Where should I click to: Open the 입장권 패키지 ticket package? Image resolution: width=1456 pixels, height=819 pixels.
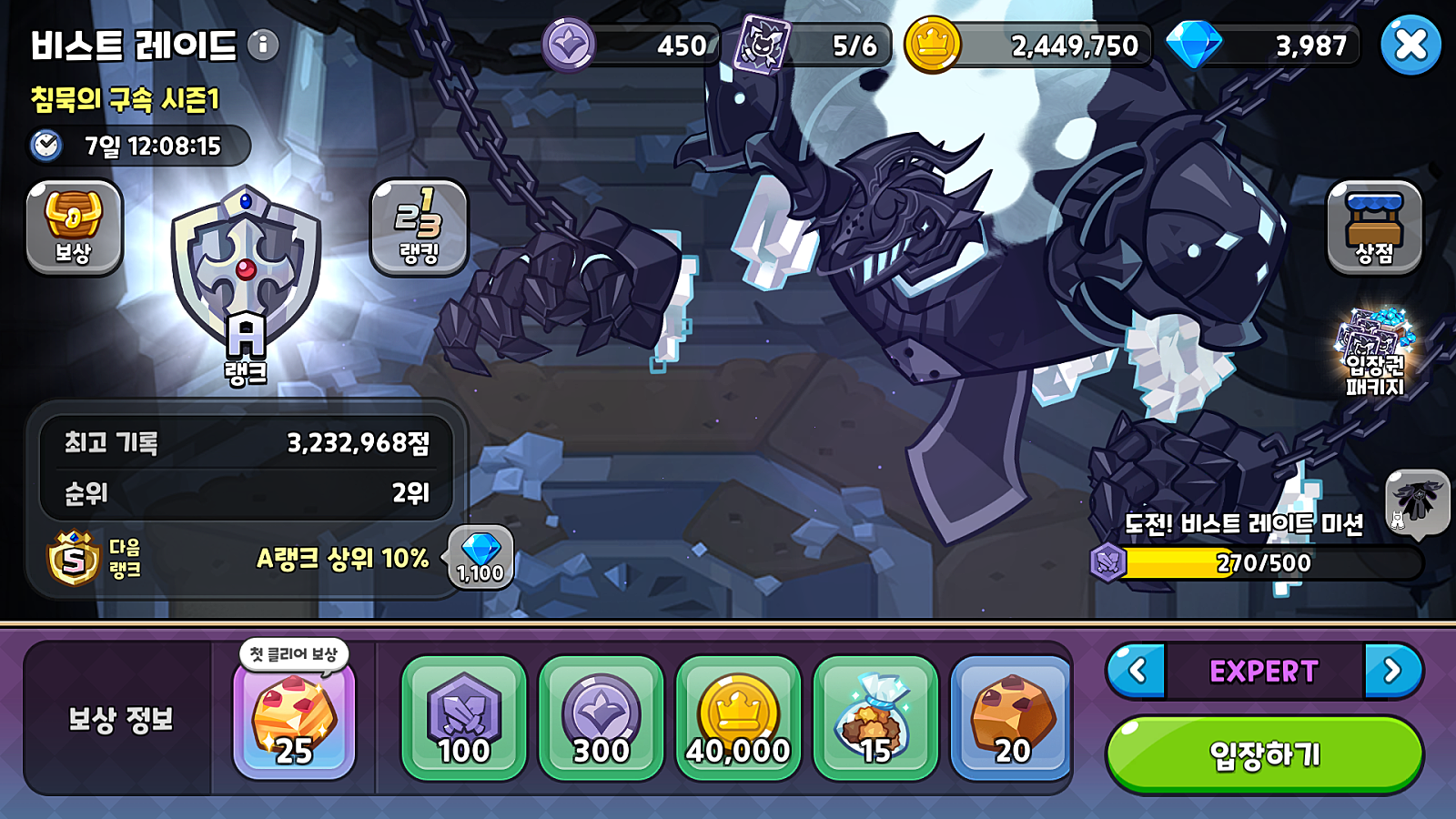coord(1375,352)
